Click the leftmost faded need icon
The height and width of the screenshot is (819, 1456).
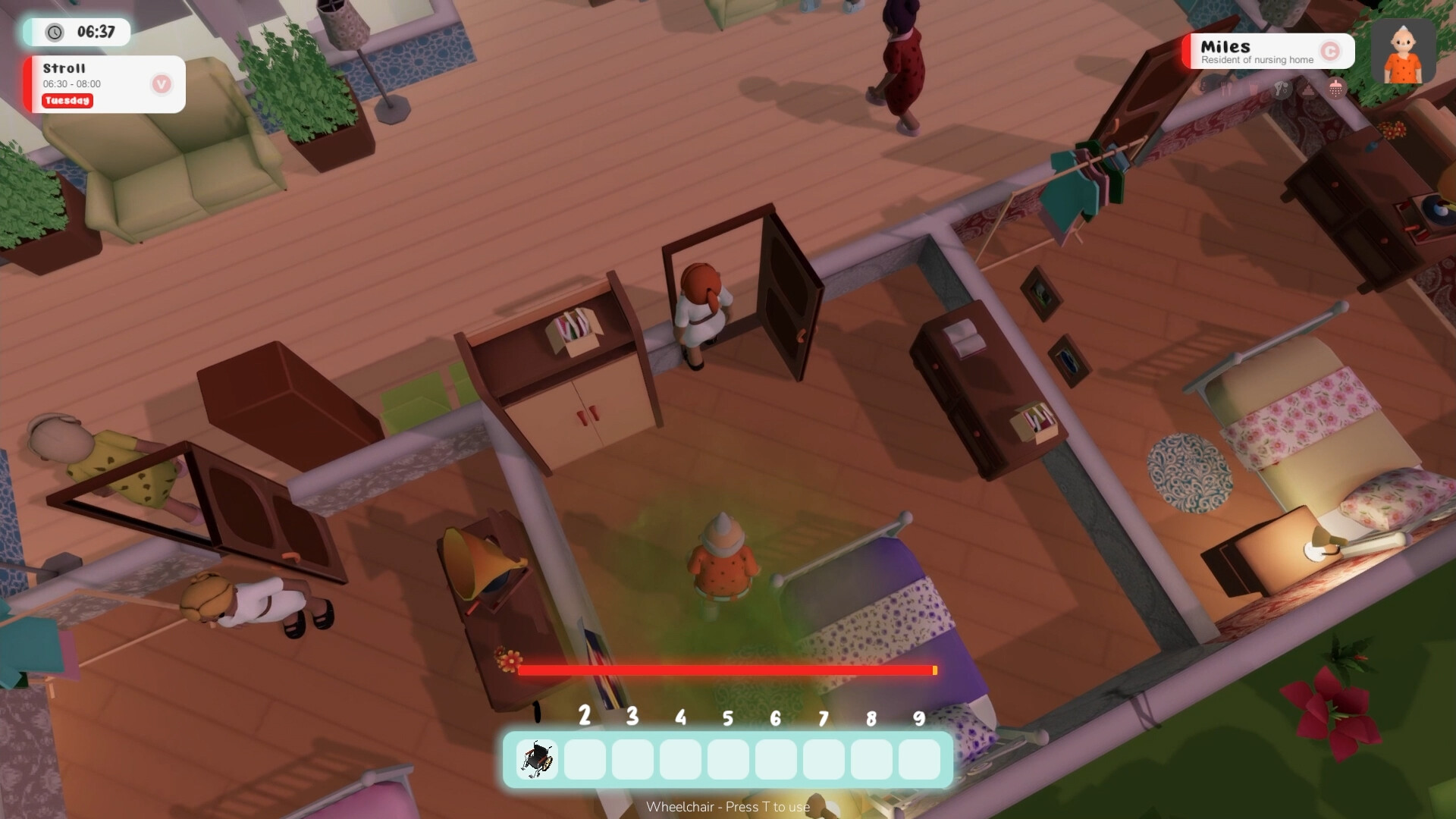tap(1204, 86)
